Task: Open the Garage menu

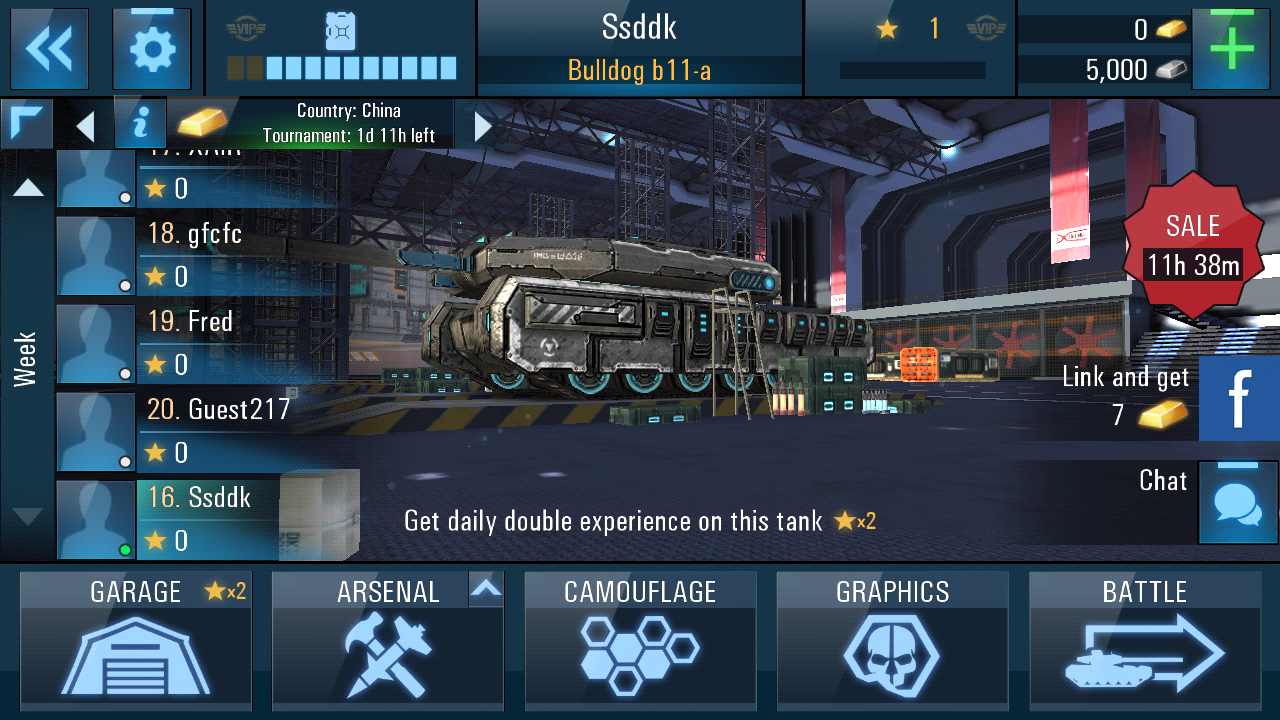Action: [136, 640]
